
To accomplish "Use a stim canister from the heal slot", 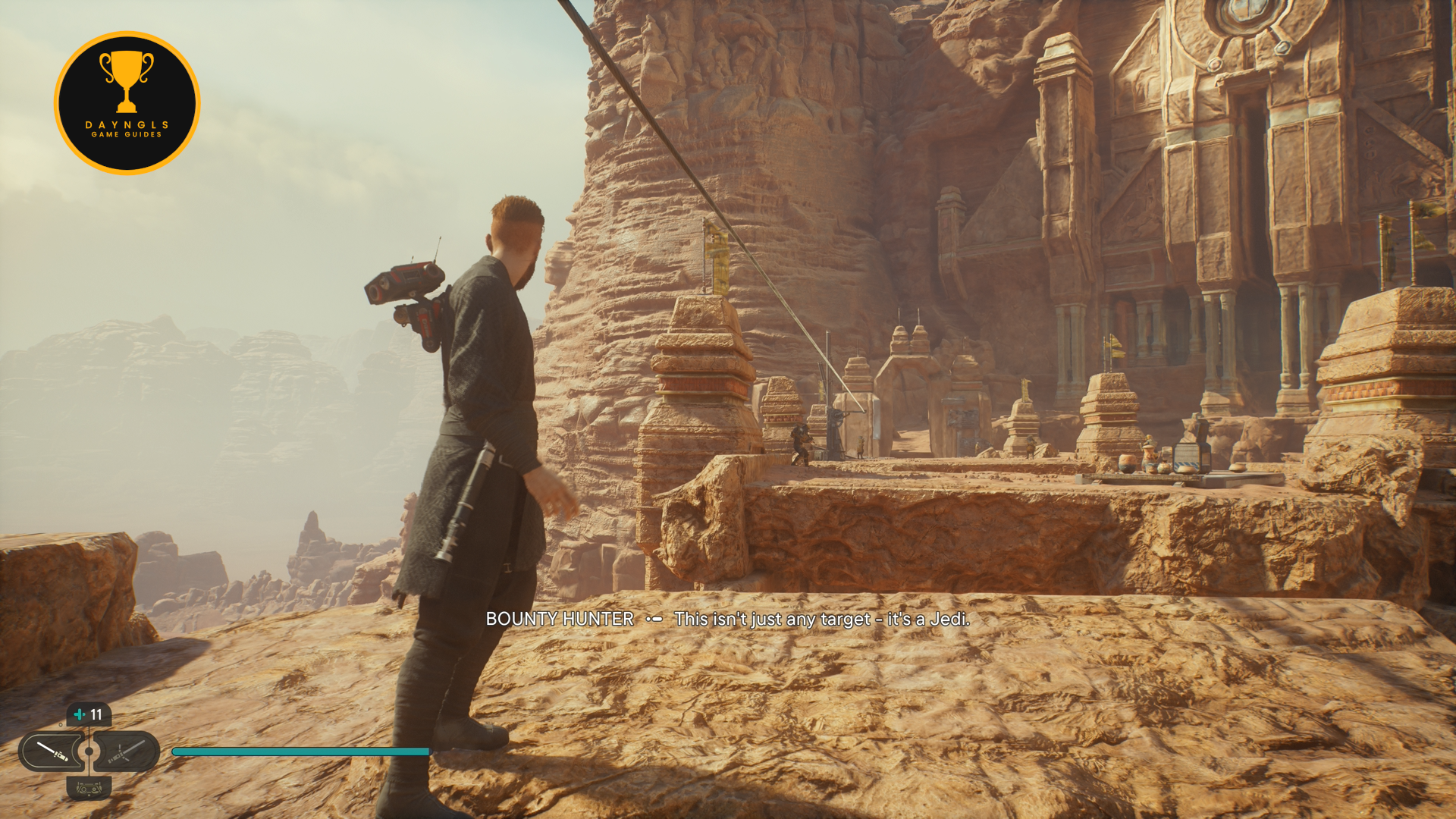I will pyautogui.click(x=89, y=714).
